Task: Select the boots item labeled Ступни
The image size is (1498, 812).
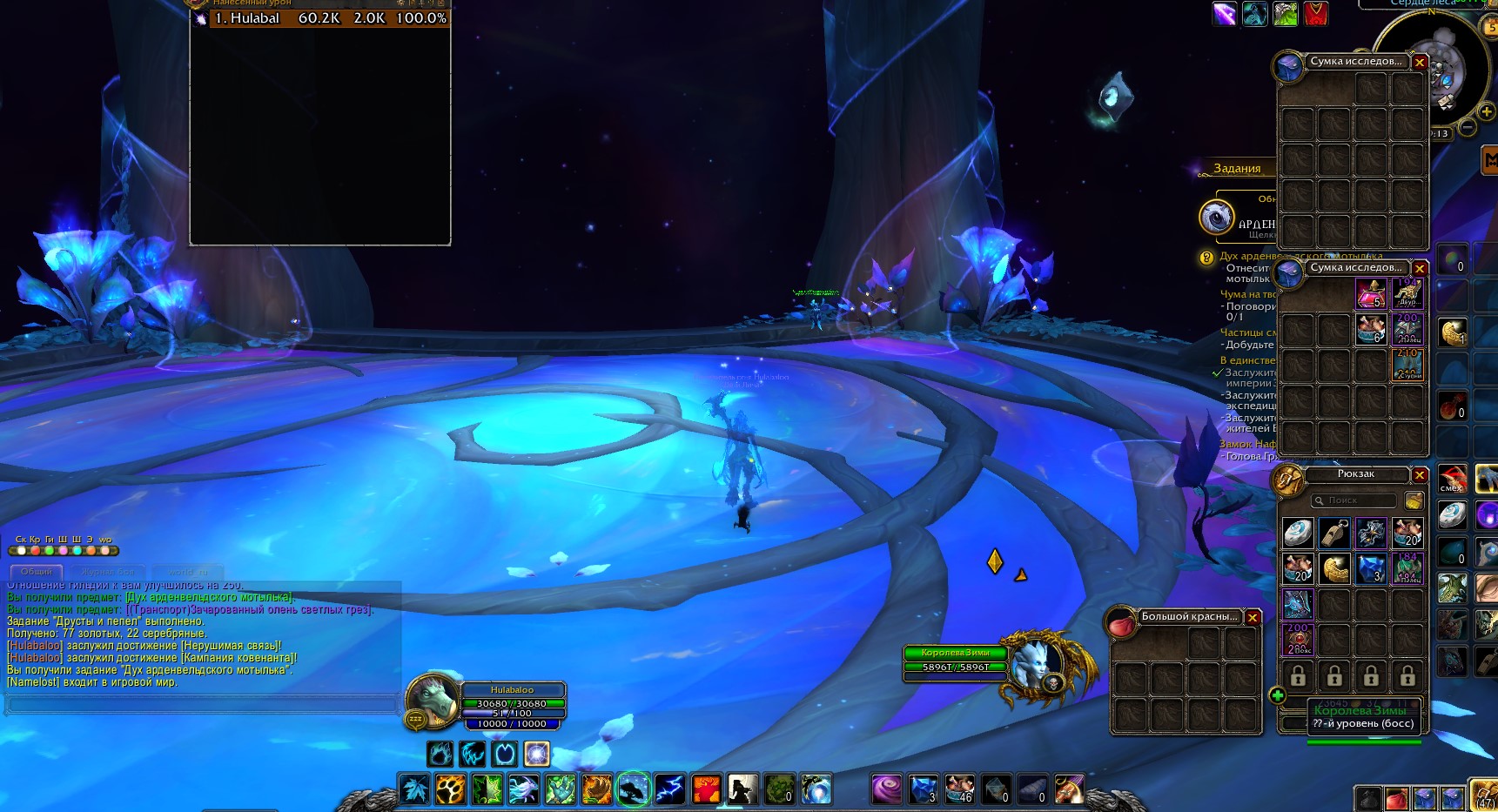Action: 1407,366
